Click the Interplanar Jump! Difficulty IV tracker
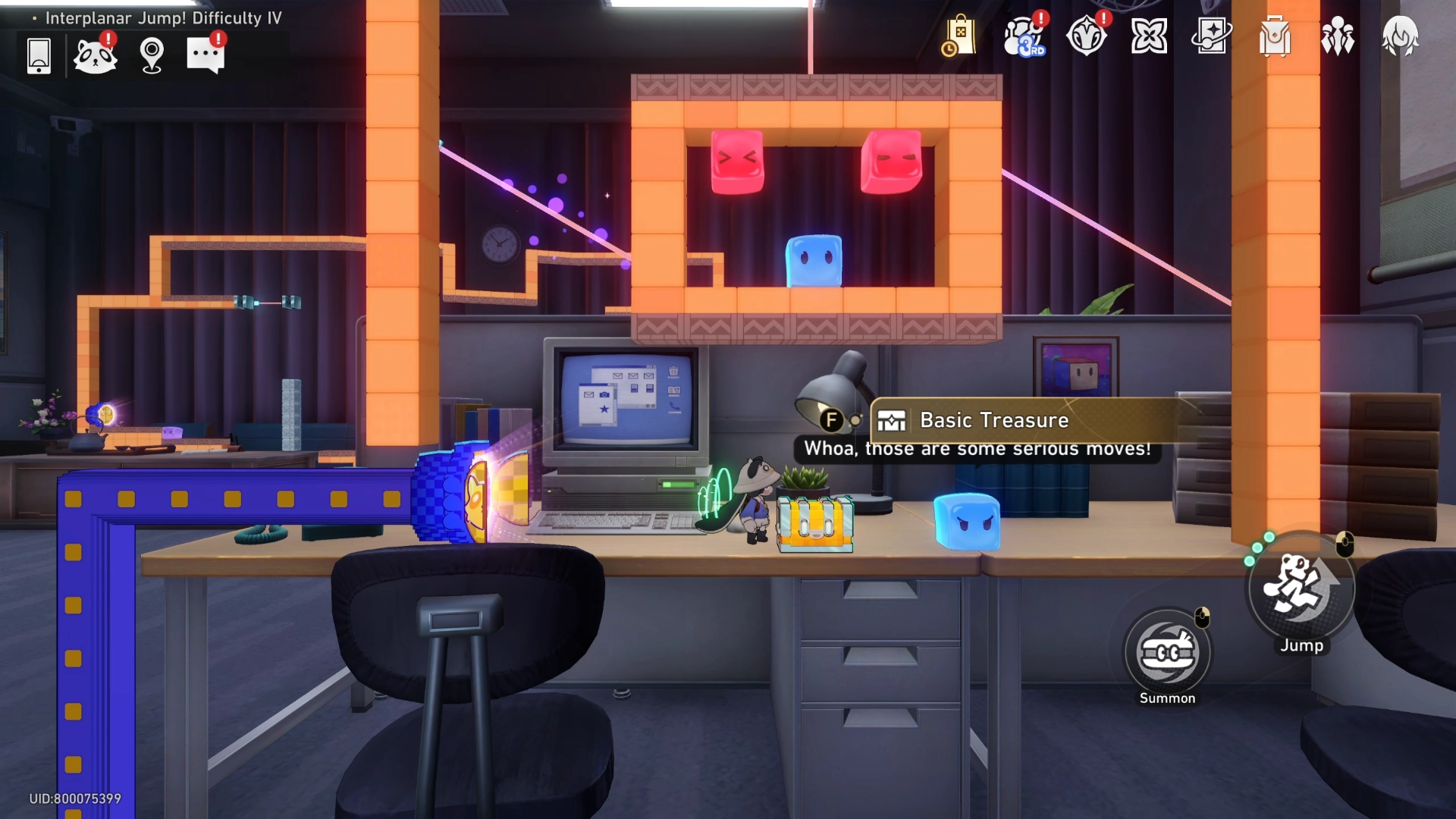The height and width of the screenshot is (819, 1456). coord(163,18)
